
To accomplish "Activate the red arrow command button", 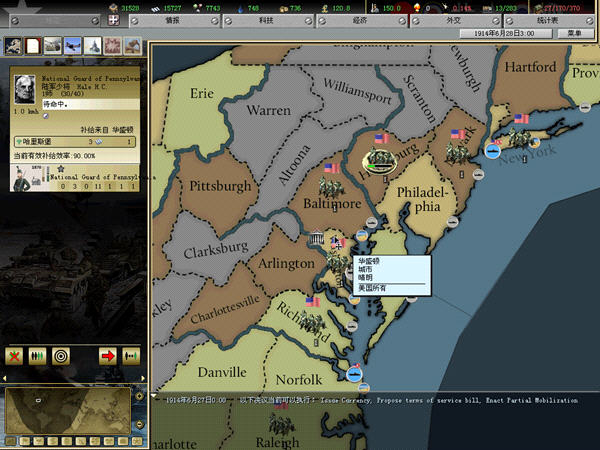I will tap(106, 355).
